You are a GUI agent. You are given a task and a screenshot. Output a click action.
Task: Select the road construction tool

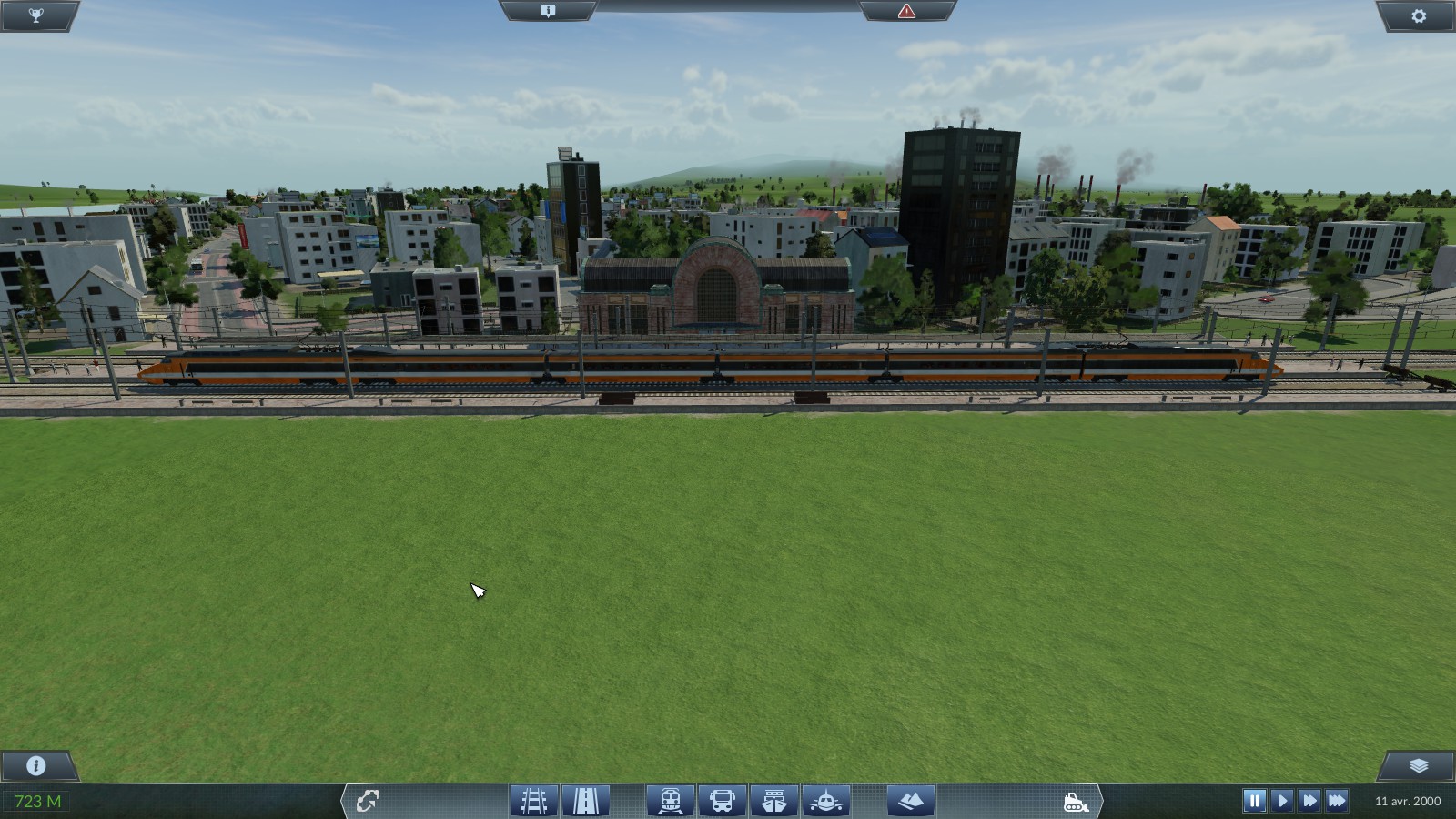click(x=585, y=801)
